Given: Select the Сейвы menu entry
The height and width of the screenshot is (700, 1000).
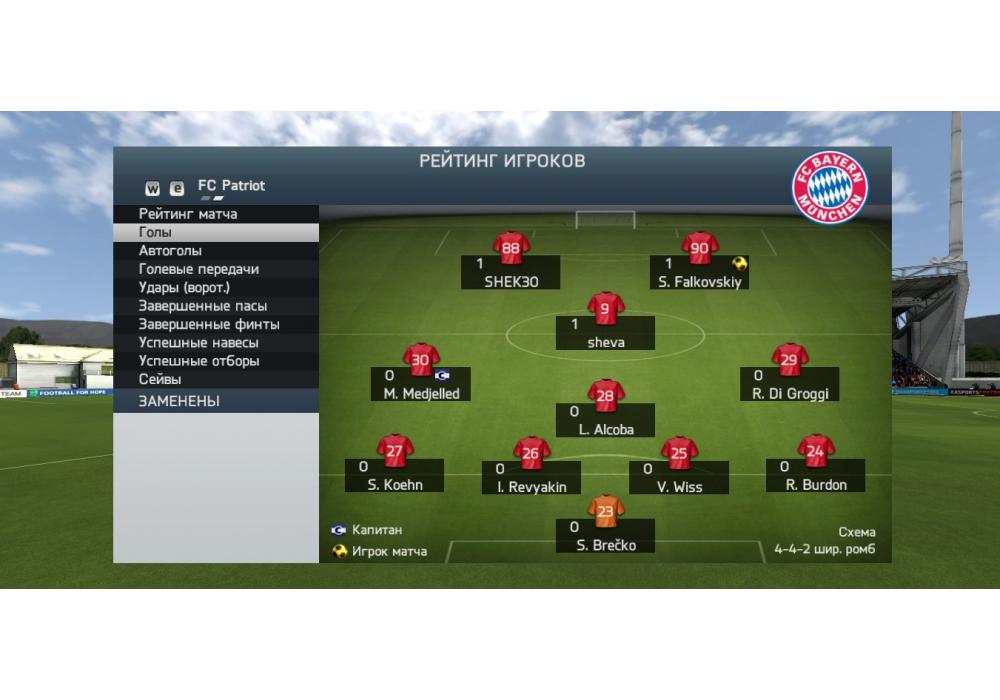Looking at the screenshot, I should pyautogui.click(x=160, y=380).
